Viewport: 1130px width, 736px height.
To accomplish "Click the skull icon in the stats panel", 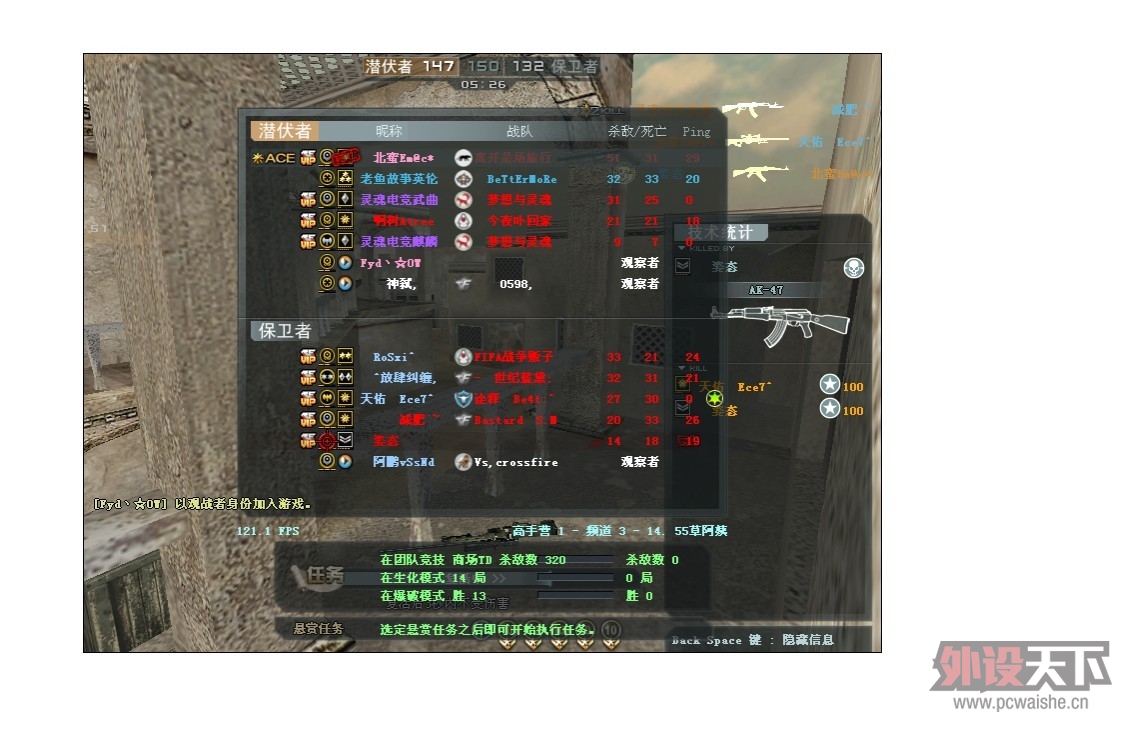I will point(854,268).
